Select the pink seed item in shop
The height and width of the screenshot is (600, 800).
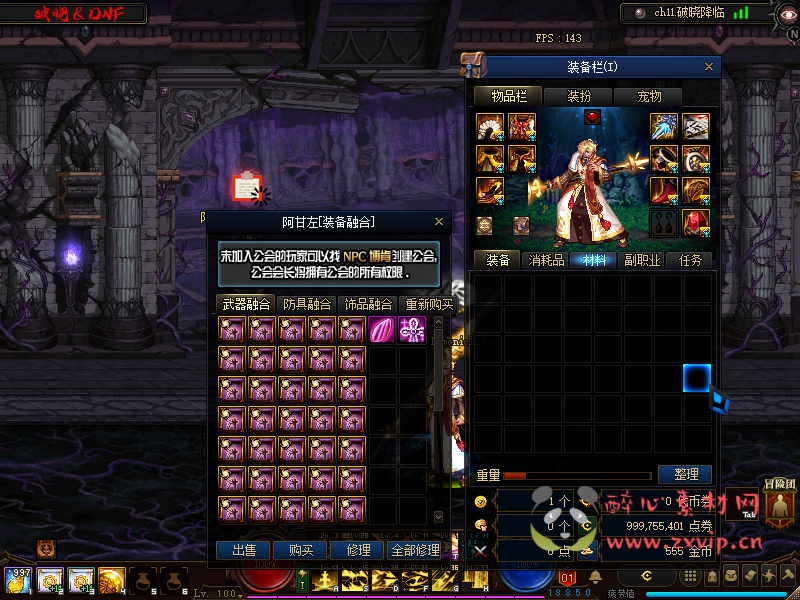[383, 329]
